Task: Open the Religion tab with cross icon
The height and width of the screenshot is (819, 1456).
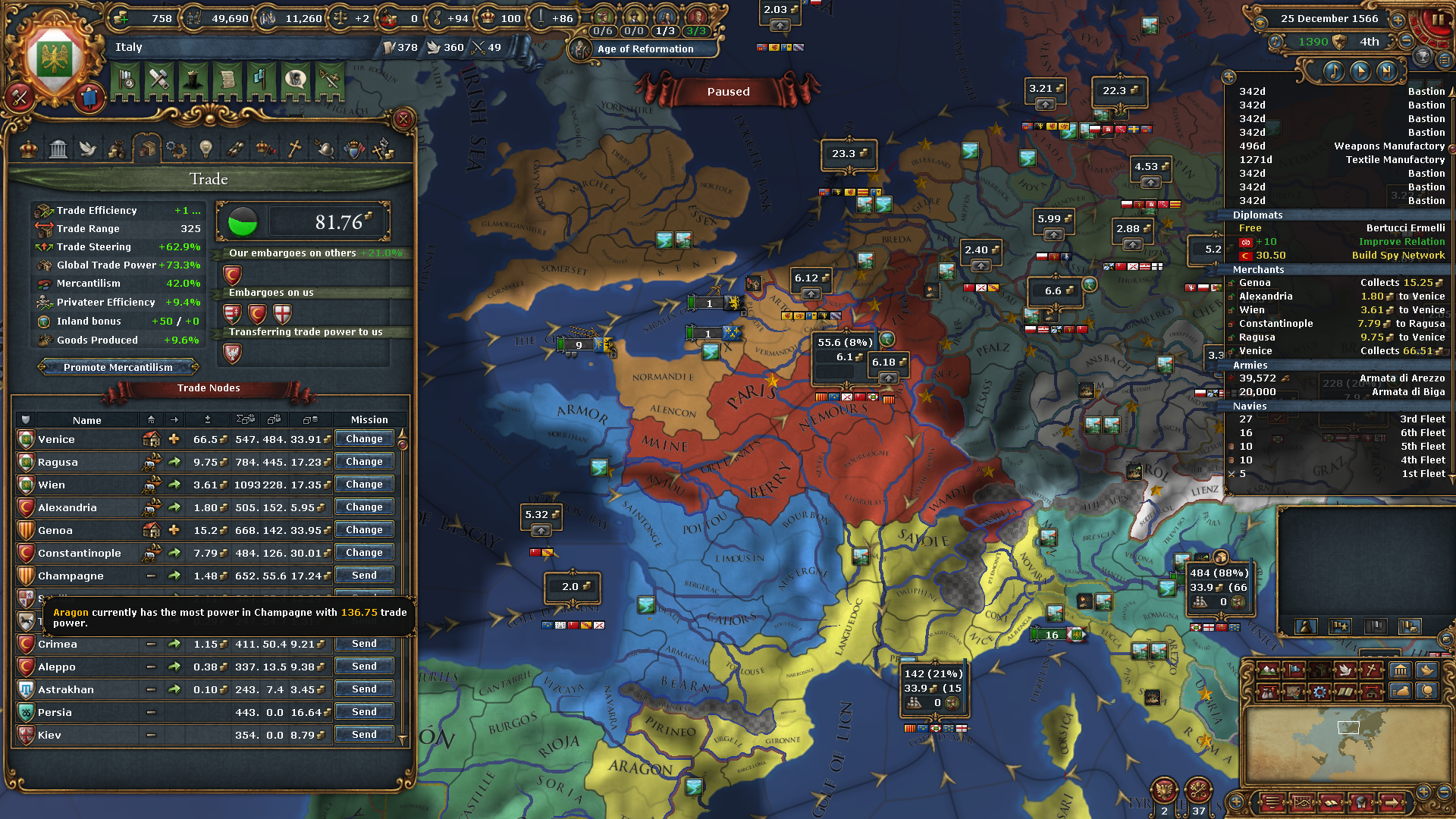Action: 294,149
